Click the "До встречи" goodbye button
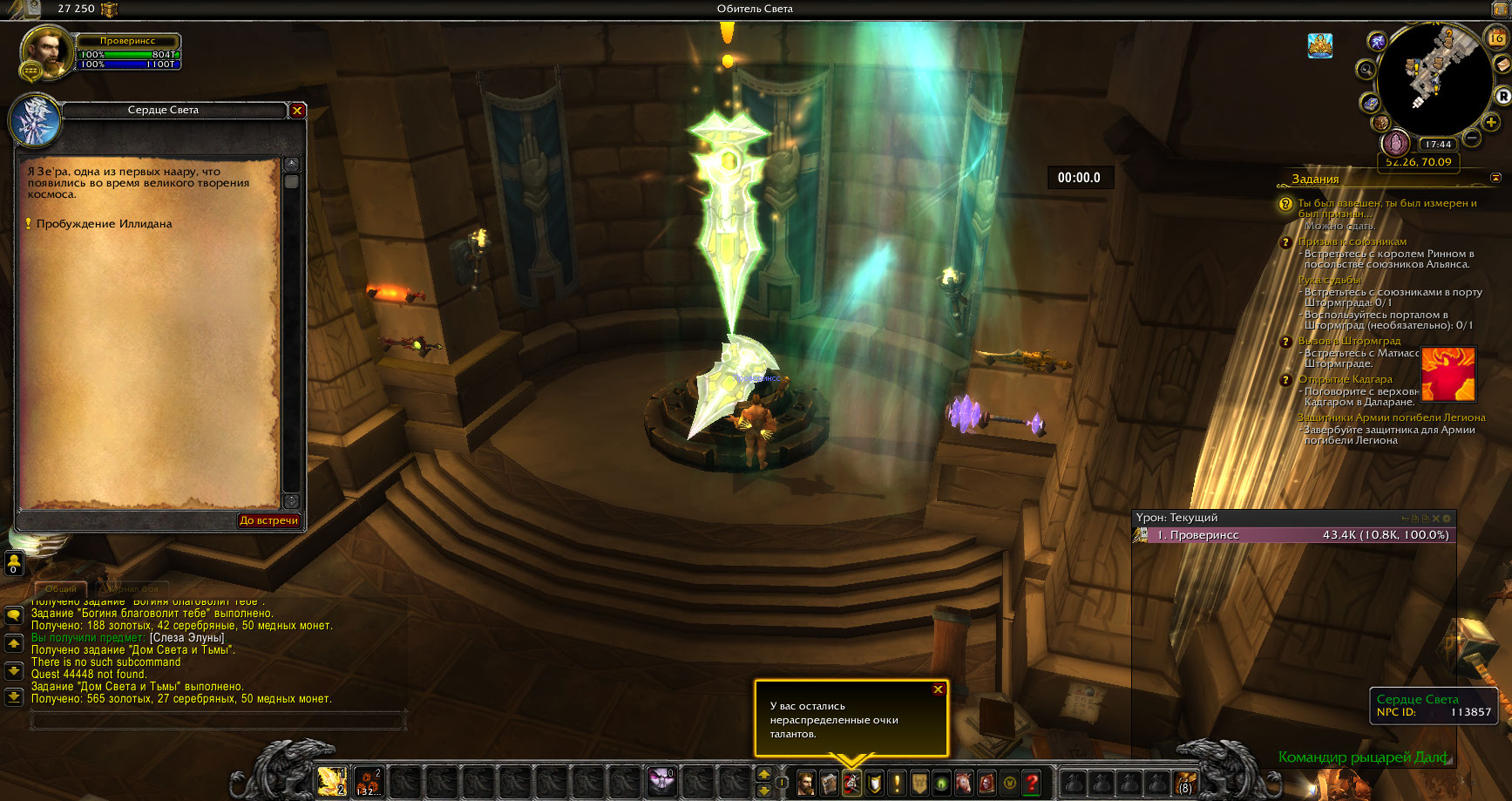Viewport: 1512px width, 801px height. point(268,520)
